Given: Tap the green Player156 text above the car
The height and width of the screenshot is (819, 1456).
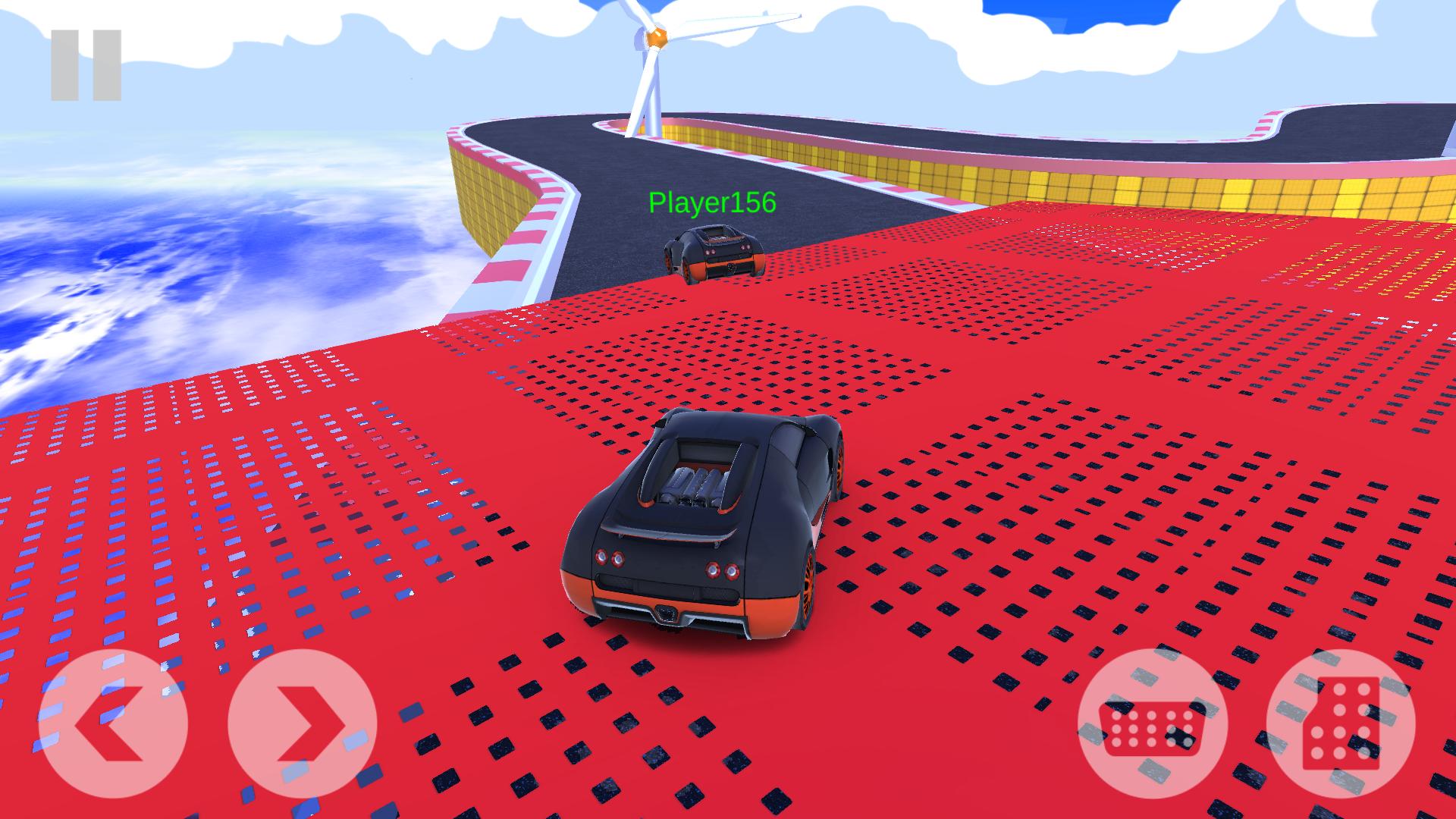Looking at the screenshot, I should pos(711,202).
